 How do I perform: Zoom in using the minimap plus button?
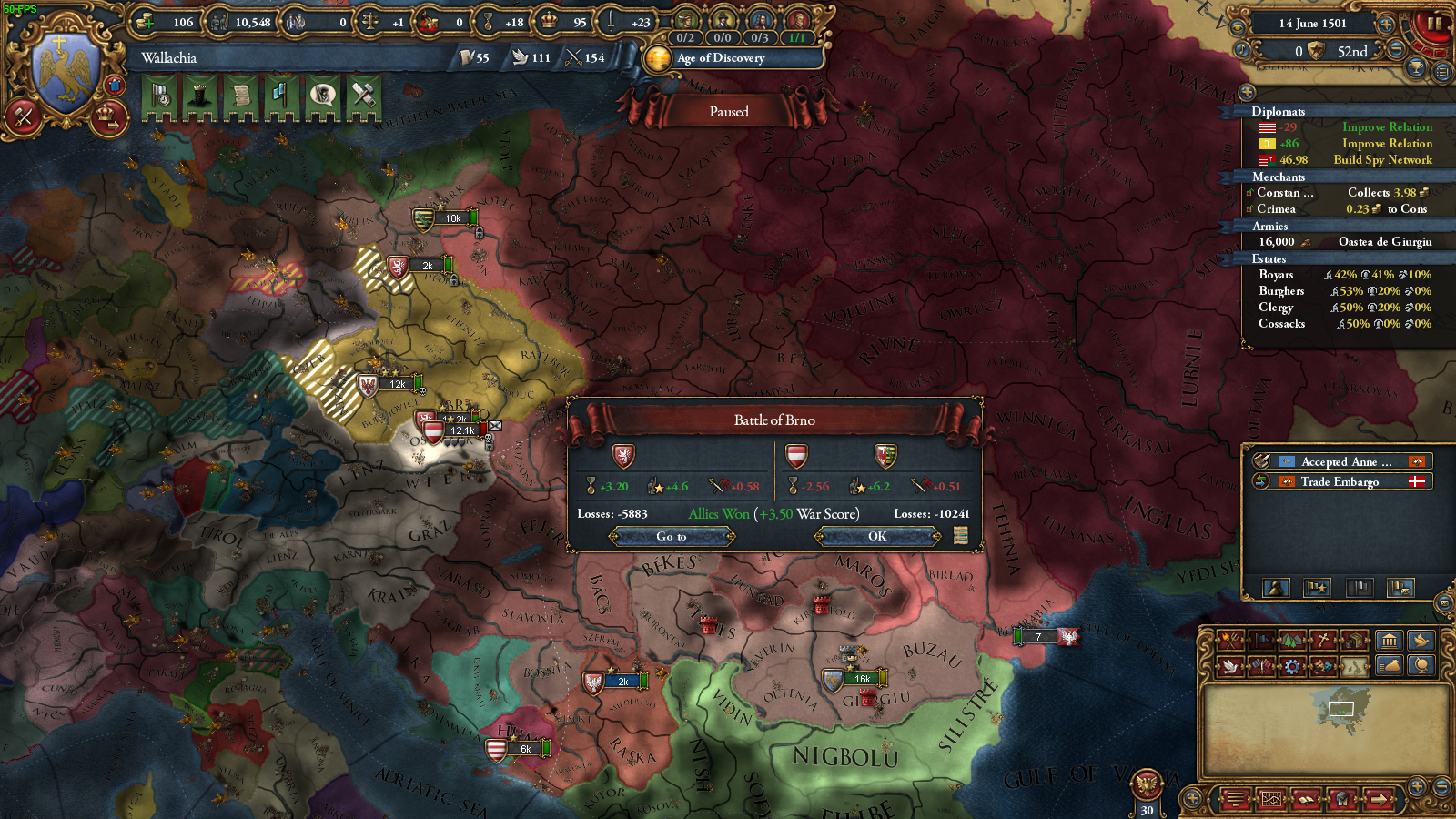point(1417,786)
